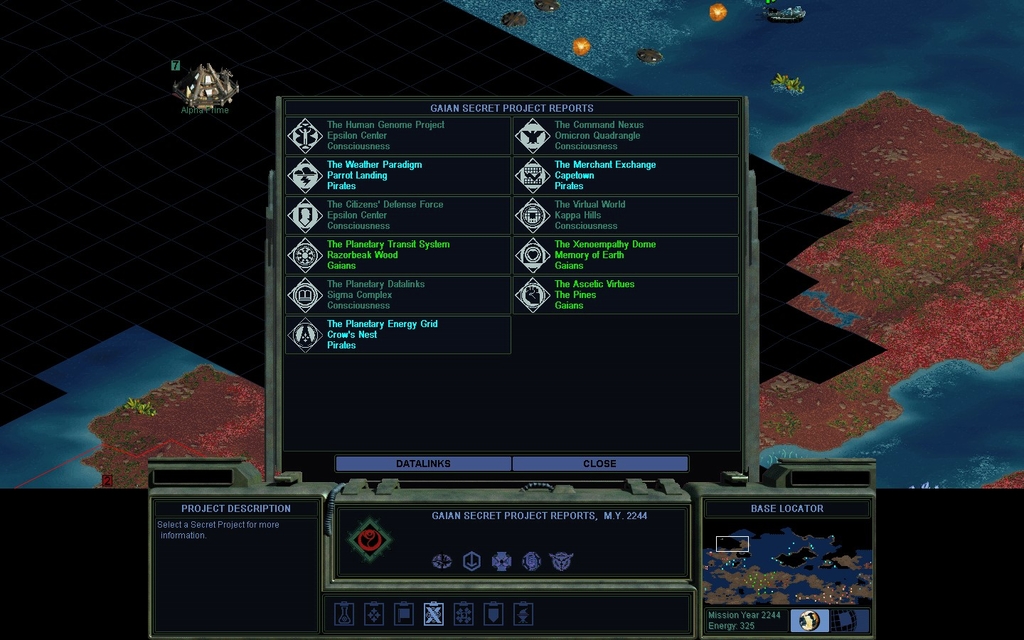
Task: Choose The Weather Paradigm project row
Action: point(398,176)
